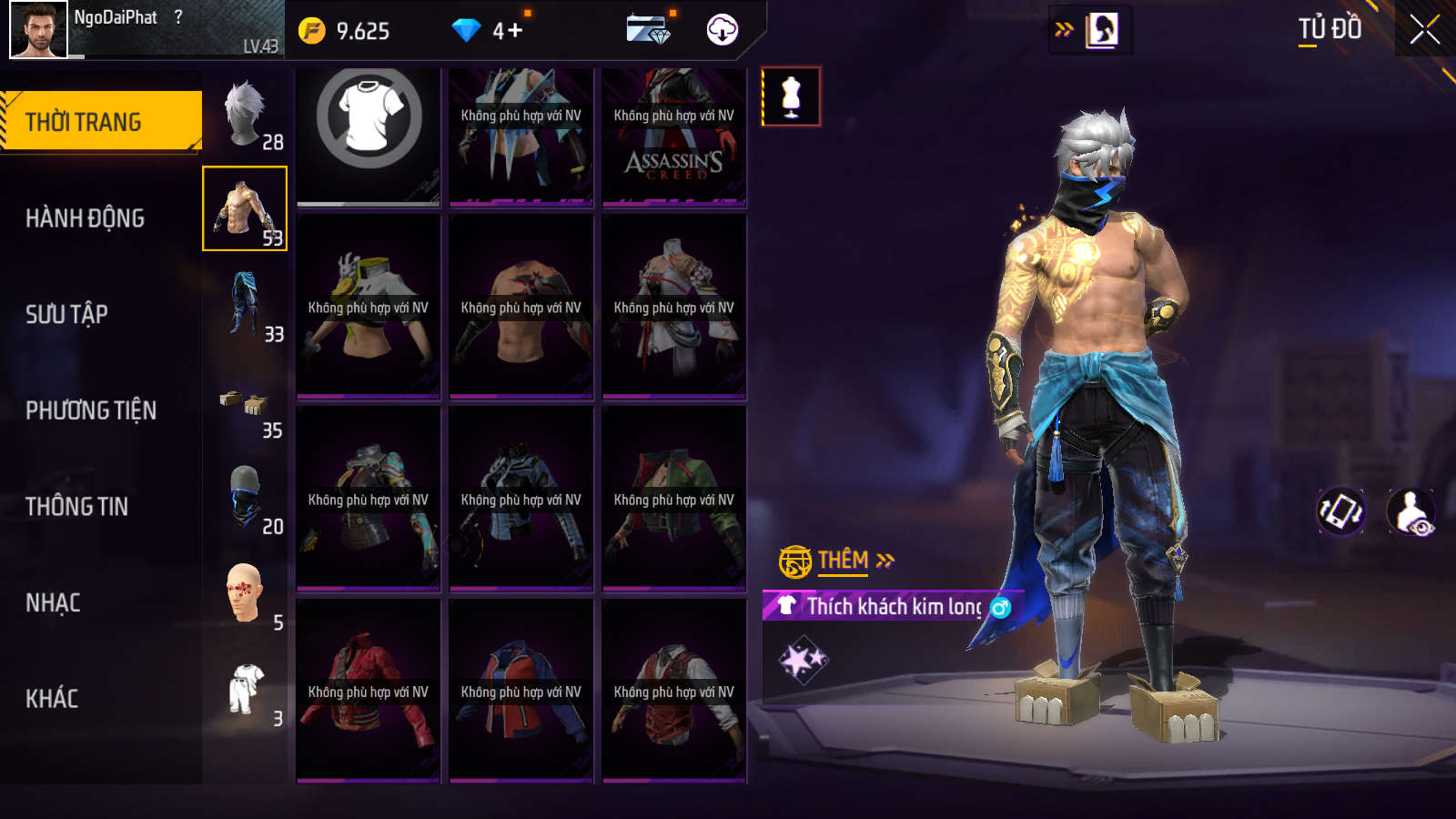Open the KHÁC menu
This screenshot has width=1456, height=819.
(x=52, y=699)
